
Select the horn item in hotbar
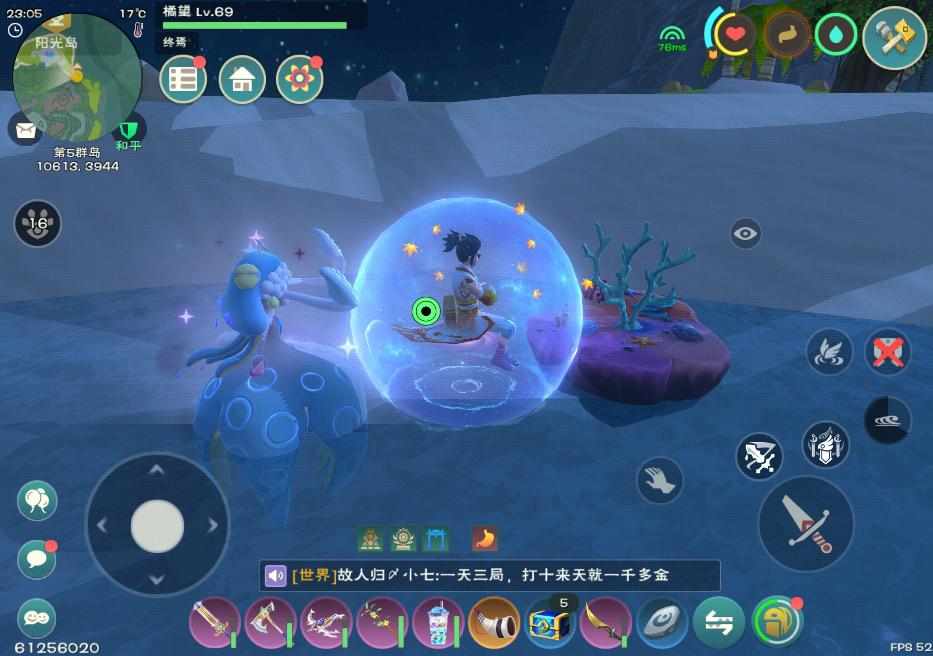click(494, 622)
